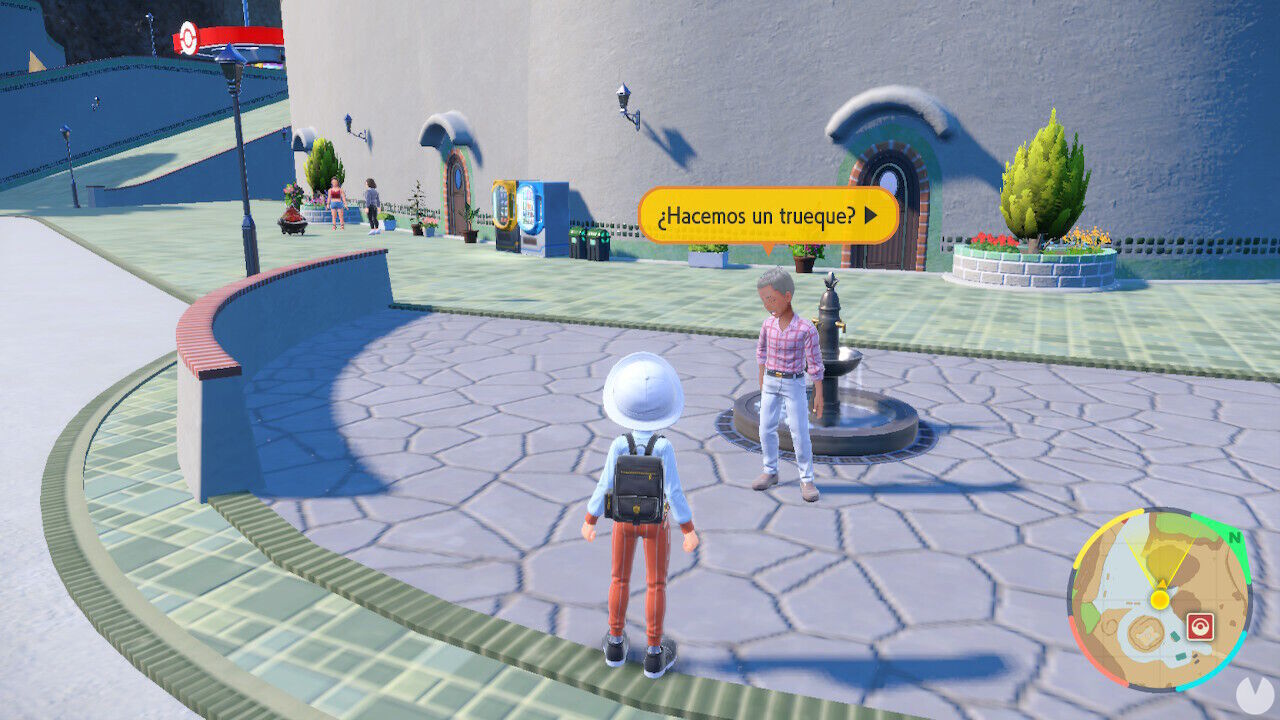Click the yellow direction arrow on the player marker
This screenshot has width=1280, height=720.
pos(1161,582)
